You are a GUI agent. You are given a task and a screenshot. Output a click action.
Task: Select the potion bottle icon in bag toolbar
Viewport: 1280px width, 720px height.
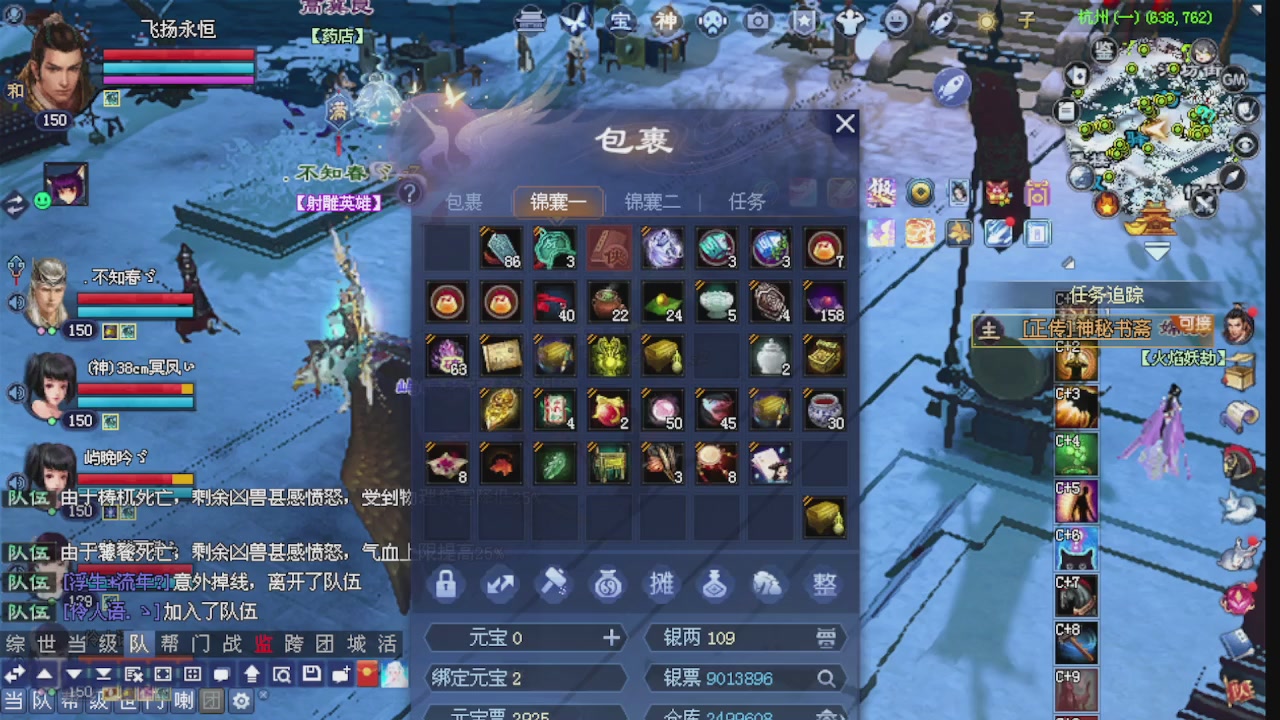click(x=715, y=584)
